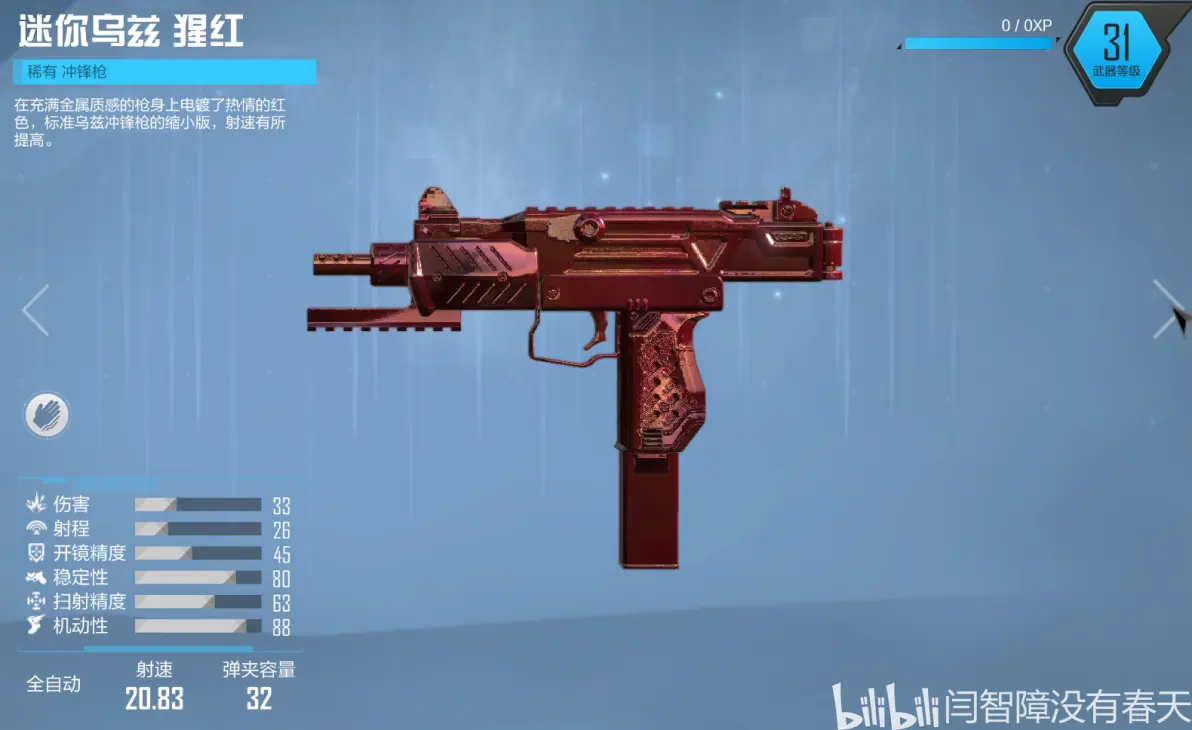Go to next weapon with right arrow
The image size is (1192, 730).
coord(1166,309)
